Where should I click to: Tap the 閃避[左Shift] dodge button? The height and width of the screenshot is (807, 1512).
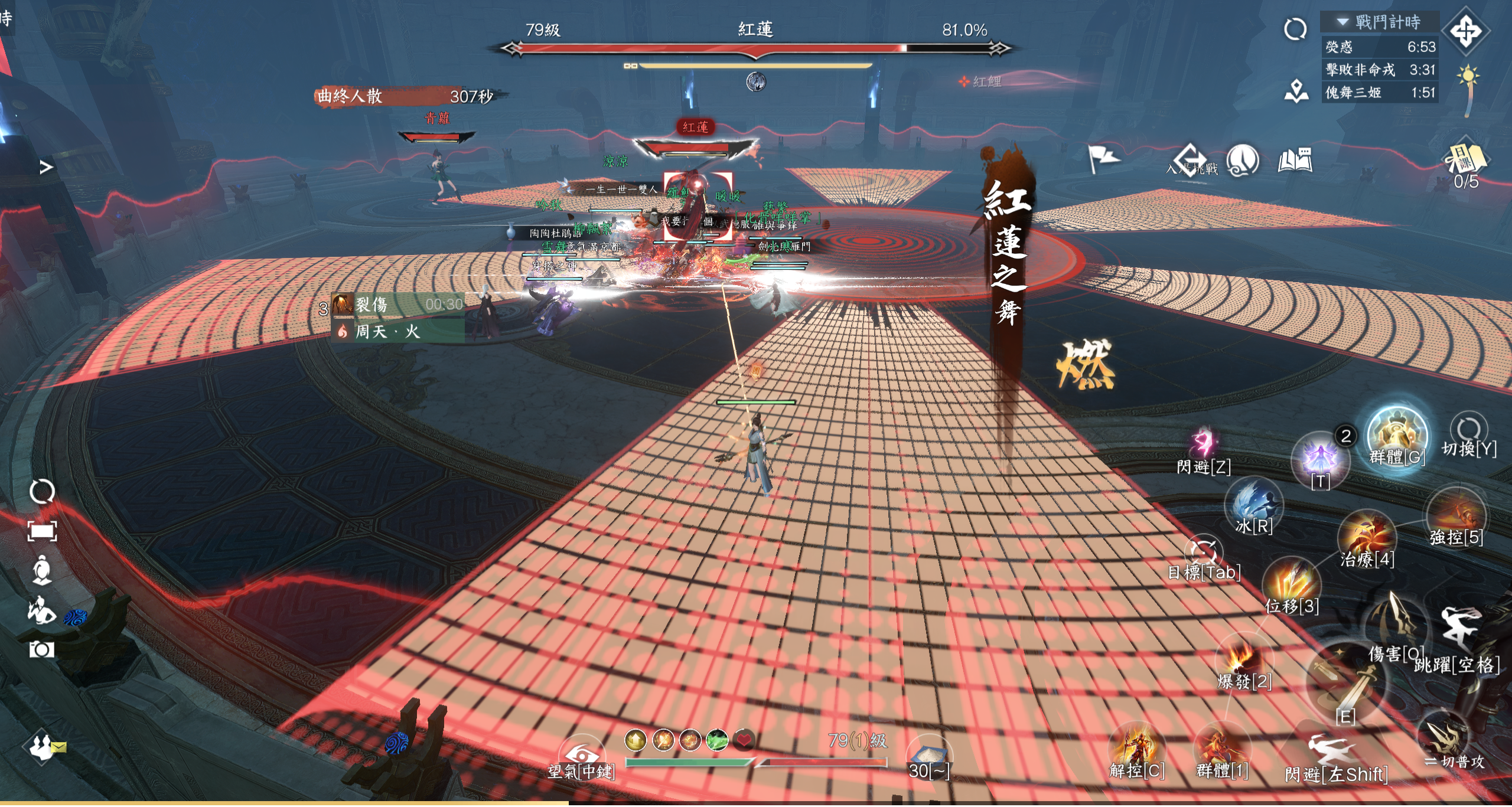(x=1334, y=753)
